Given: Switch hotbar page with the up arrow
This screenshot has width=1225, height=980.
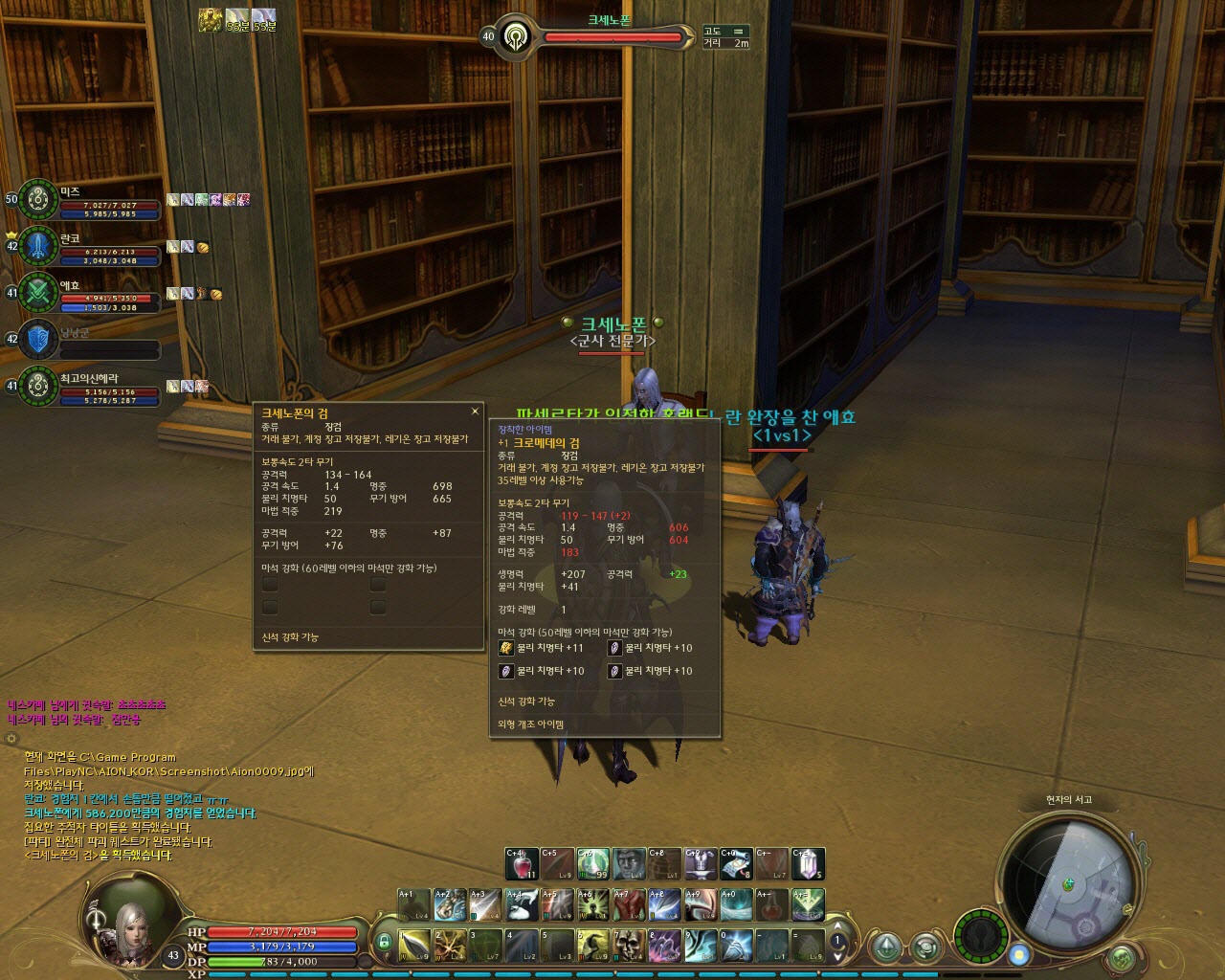Looking at the screenshot, I should (x=838, y=924).
